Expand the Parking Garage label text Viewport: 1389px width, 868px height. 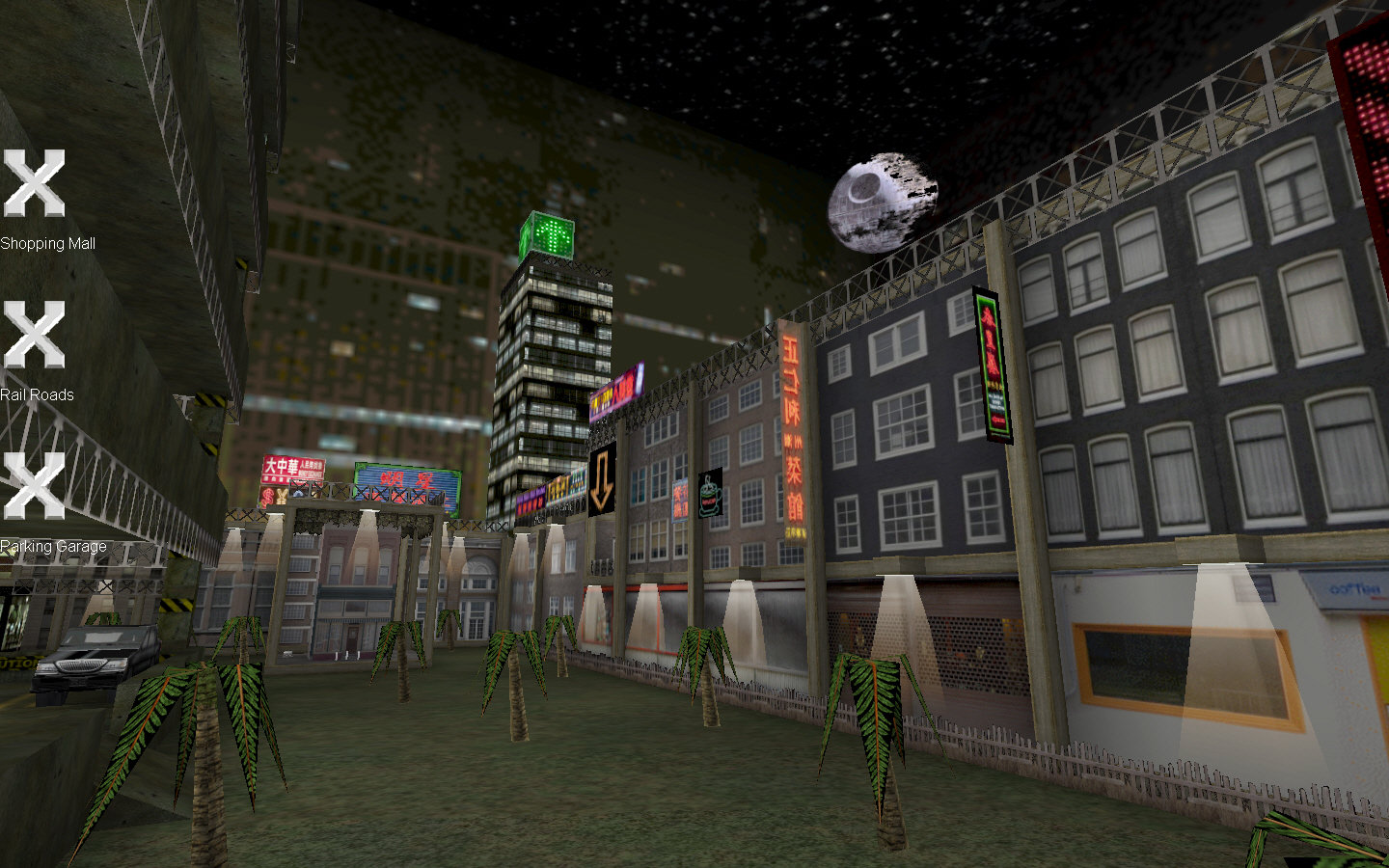pos(53,546)
